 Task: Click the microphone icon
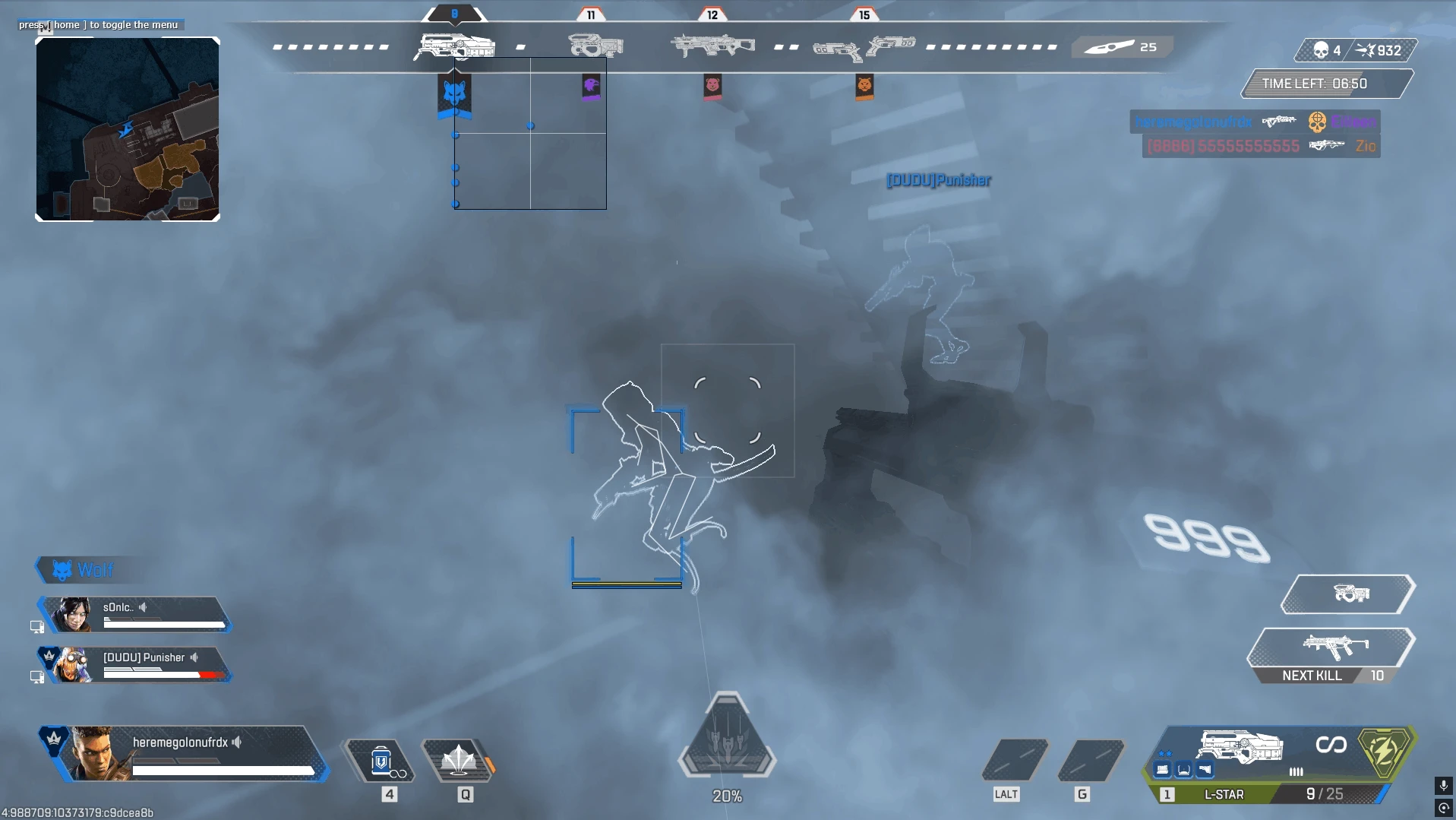click(x=1443, y=786)
